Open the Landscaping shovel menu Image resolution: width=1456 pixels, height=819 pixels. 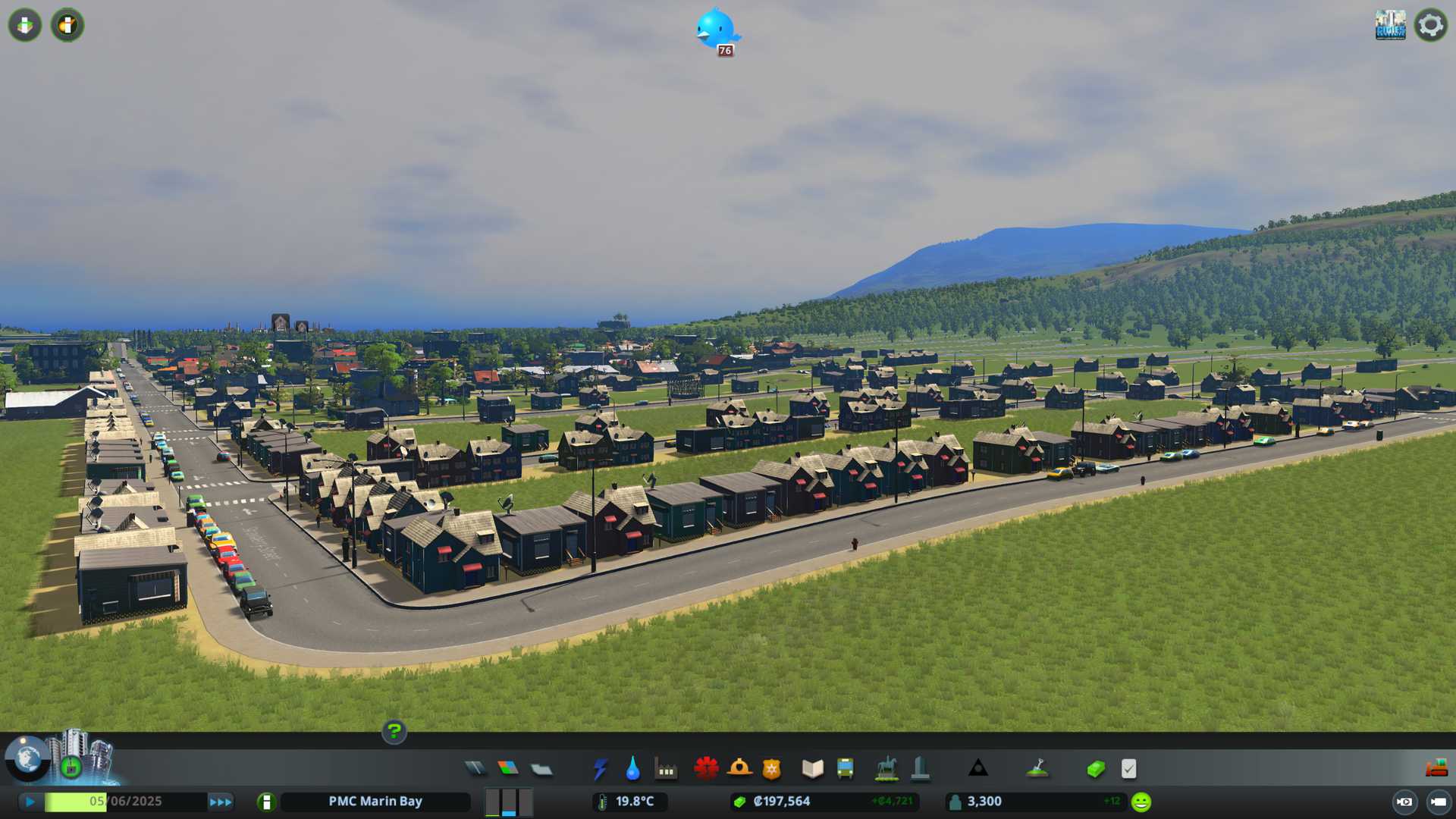(x=1037, y=769)
